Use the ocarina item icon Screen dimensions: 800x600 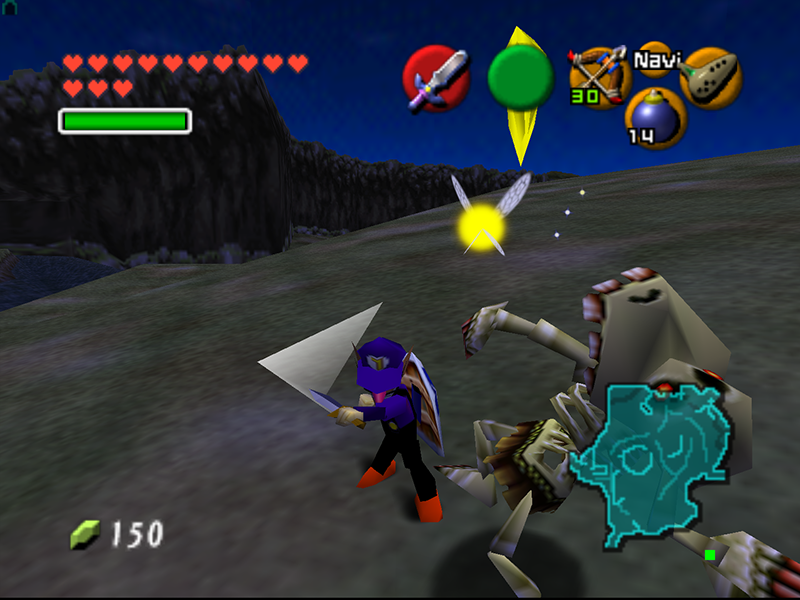tap(711, 77)
